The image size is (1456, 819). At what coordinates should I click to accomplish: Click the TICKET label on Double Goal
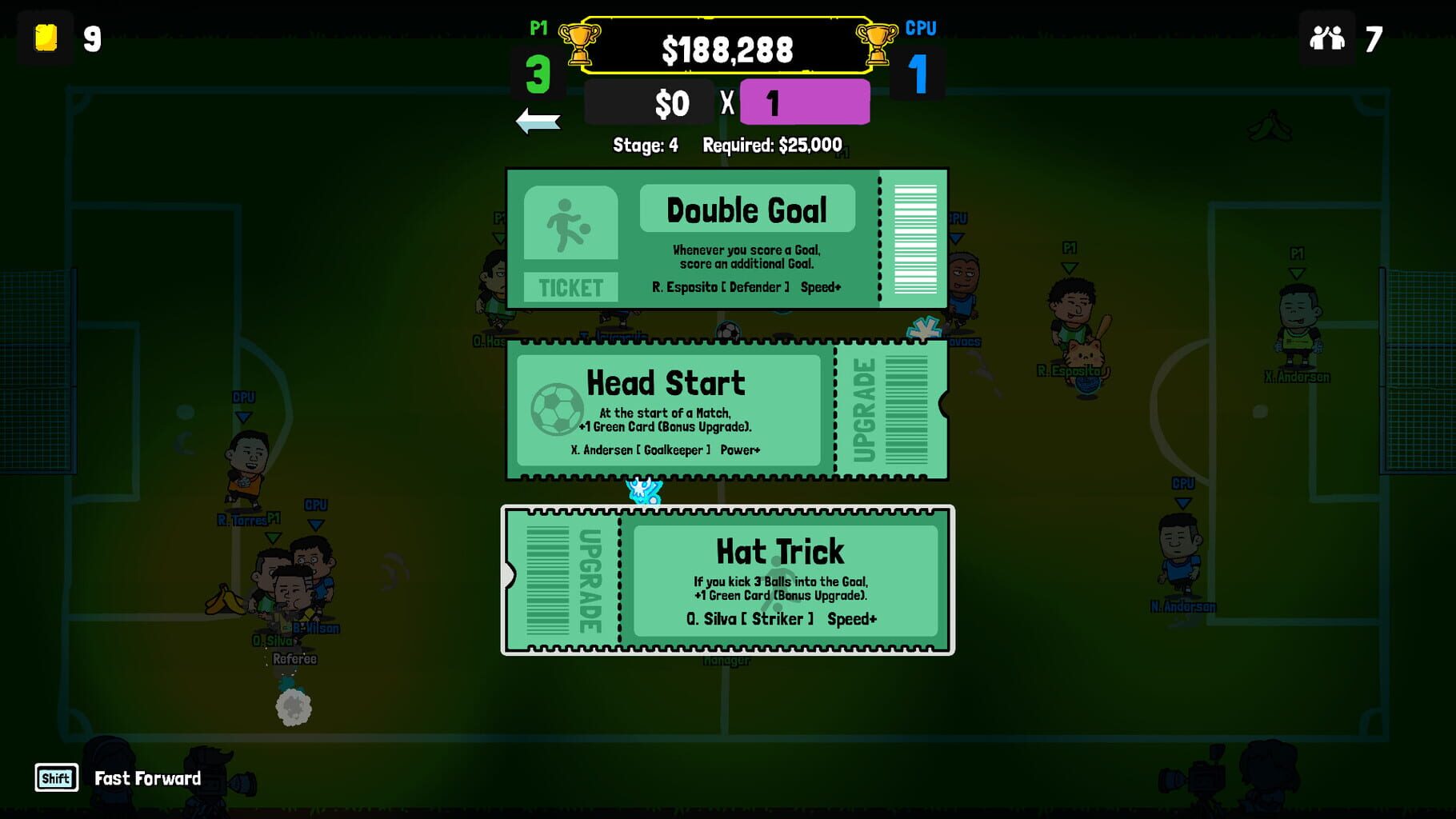[x=570, y=286]
